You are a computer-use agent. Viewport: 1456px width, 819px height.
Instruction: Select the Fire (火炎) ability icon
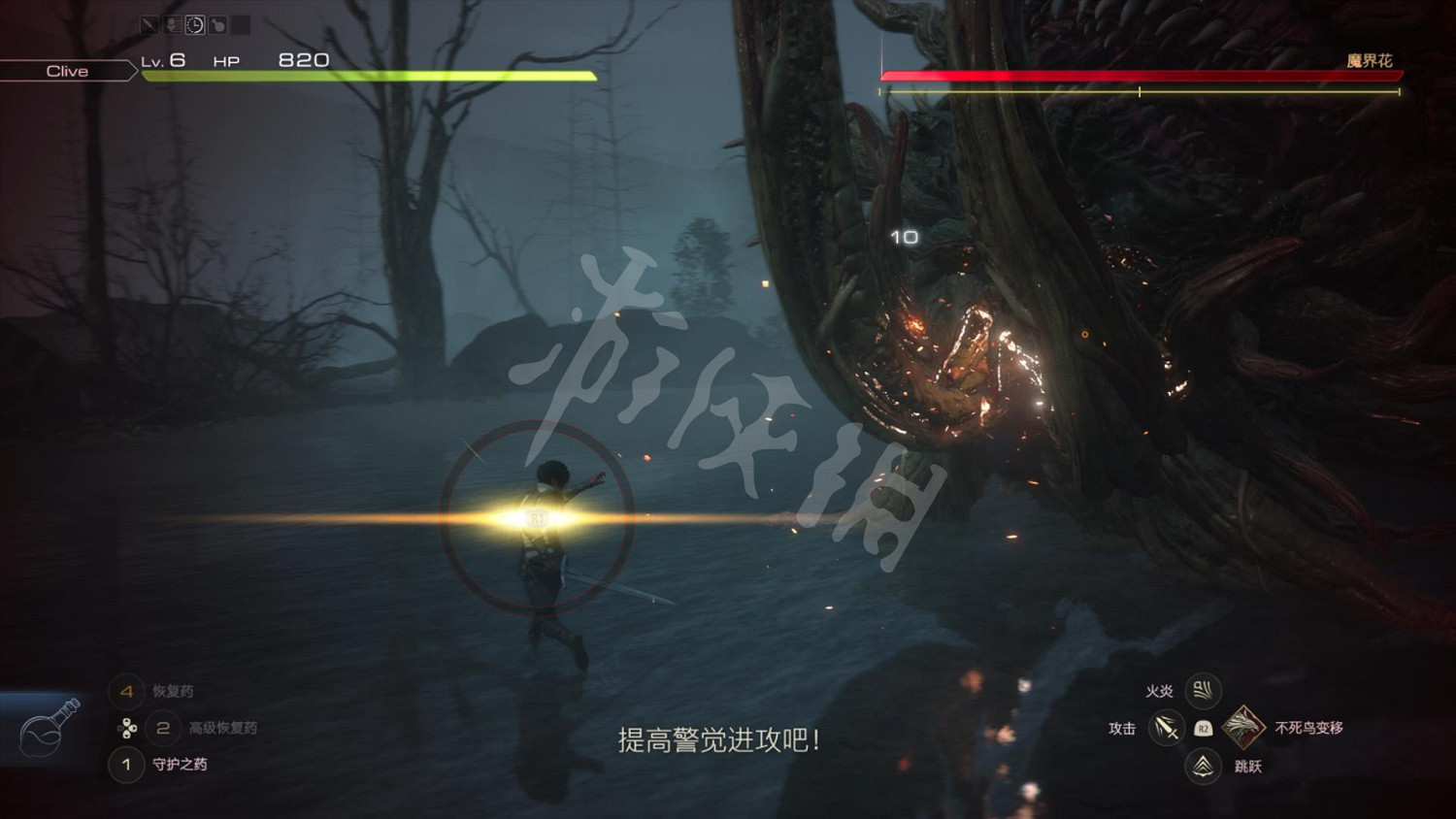coord(1204,692)
